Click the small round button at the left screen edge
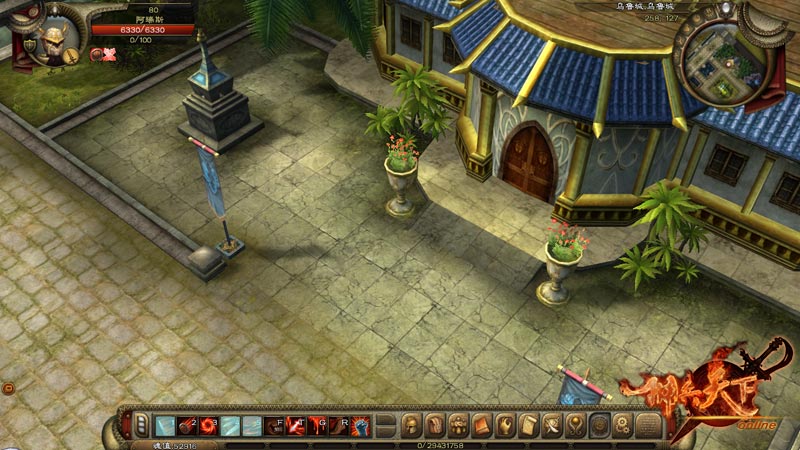 5,386
